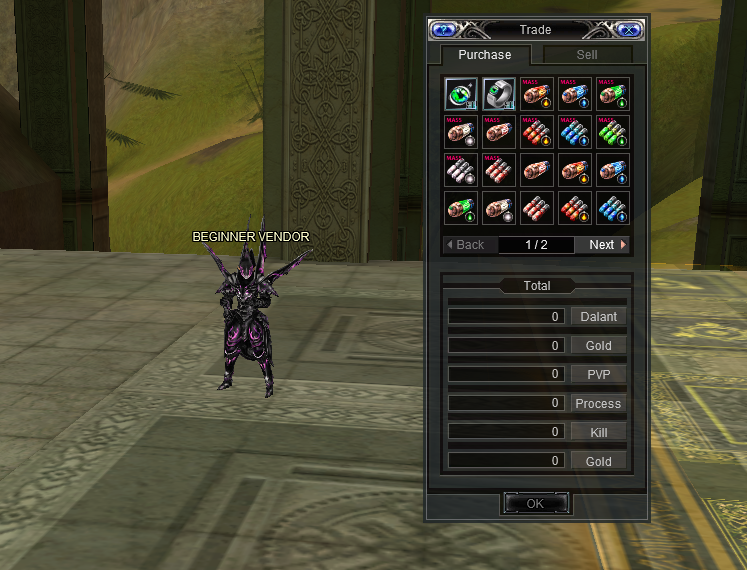The height and width of the screenshot is (570, 747).
Task: Select the Purchase tab
Action: (484, 55)
